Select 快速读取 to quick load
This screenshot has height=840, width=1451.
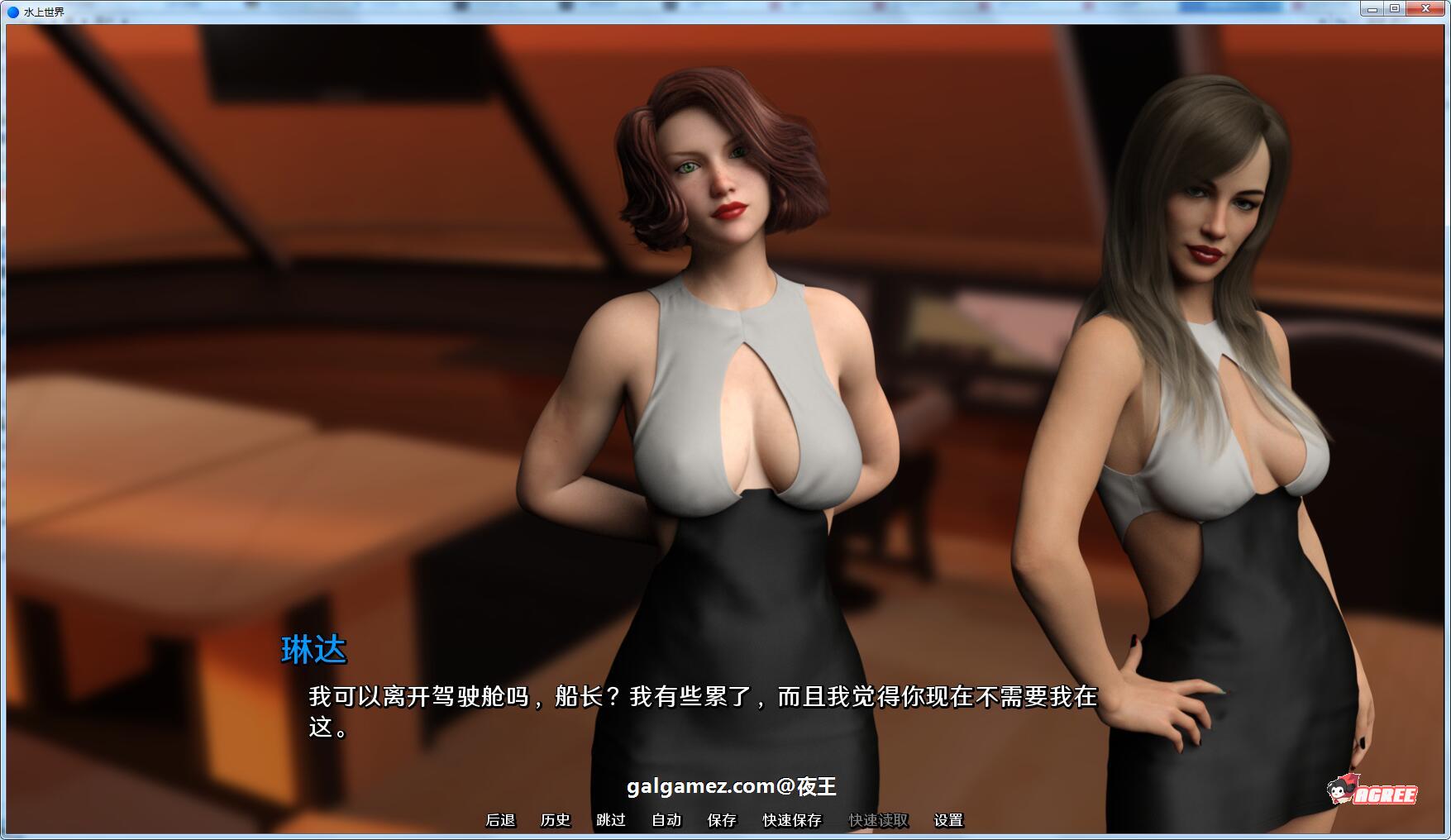(876, 820)
